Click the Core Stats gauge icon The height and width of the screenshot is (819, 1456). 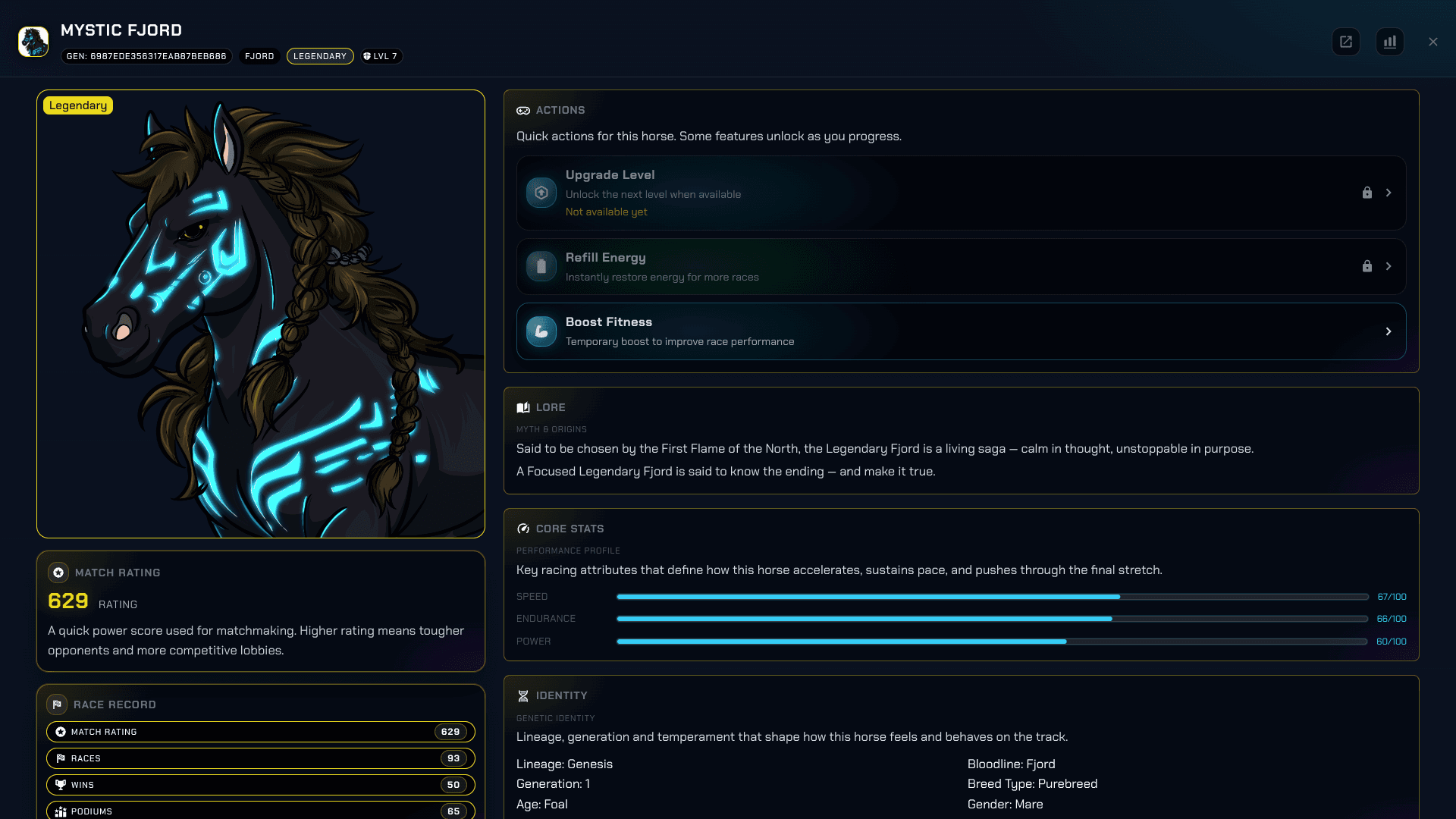pyautogui.click(x=523, y=529)
